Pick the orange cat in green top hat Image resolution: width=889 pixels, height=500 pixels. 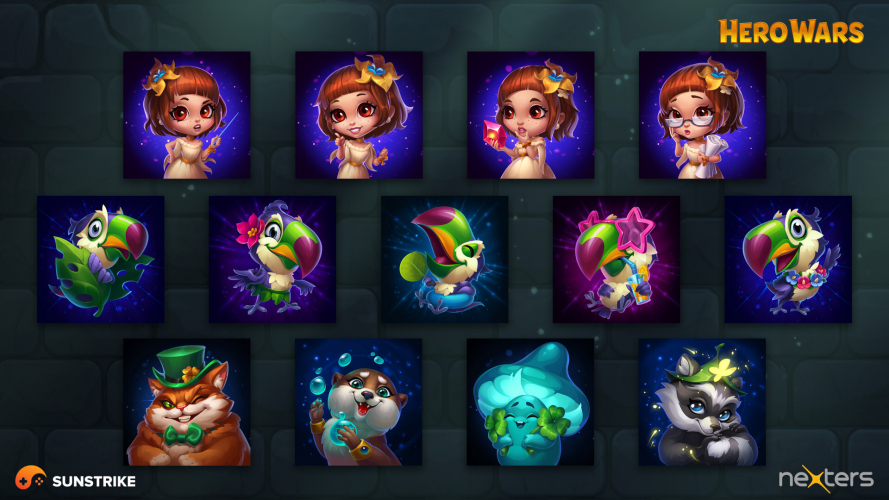(x=187, y=402)
